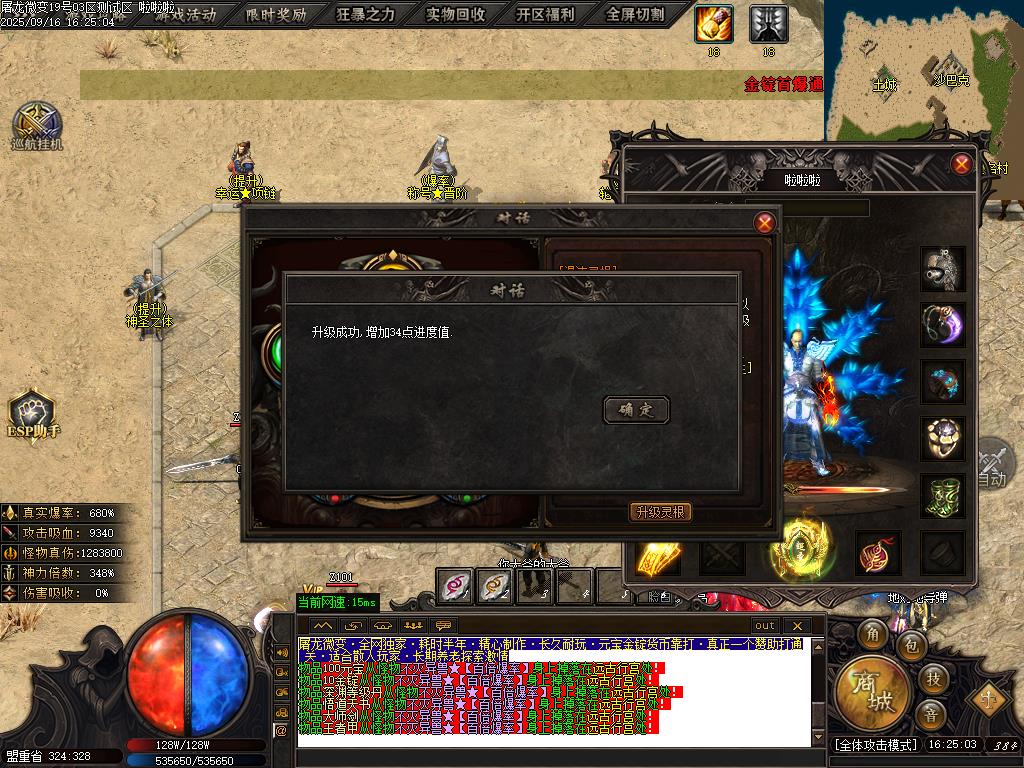Close the 啦啦啦 character equipment panel
Screen dimensions: 1024x768
click(x=962, y=164)
